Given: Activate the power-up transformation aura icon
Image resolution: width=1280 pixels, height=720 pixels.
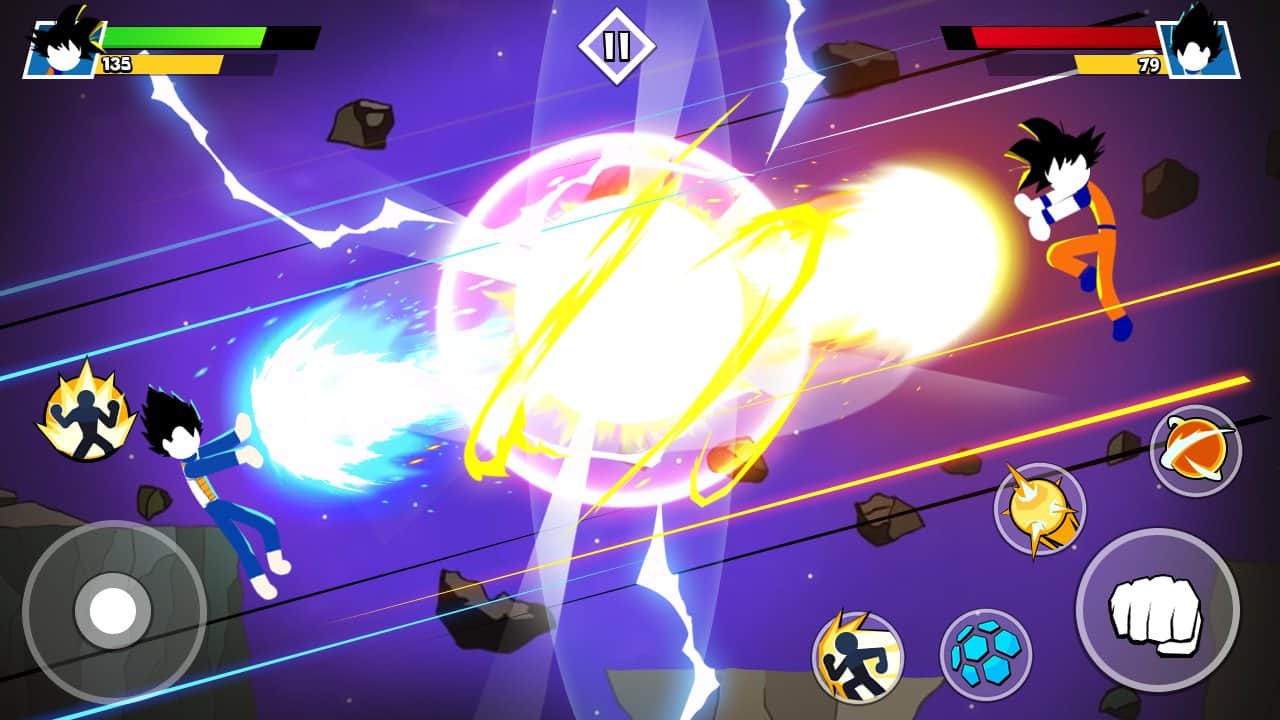Looking at the screenshot, I should [87, 412].
